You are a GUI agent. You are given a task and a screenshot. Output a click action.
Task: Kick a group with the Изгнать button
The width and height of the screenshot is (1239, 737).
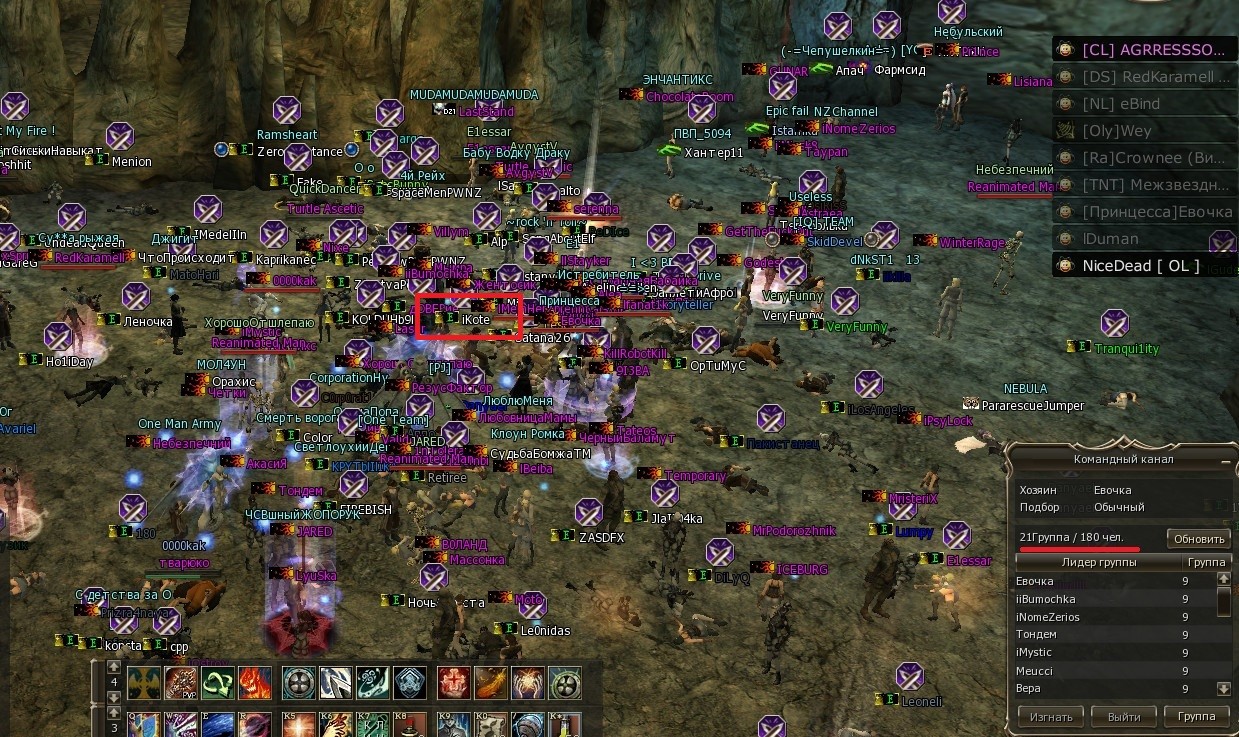tap(1050, 716)
